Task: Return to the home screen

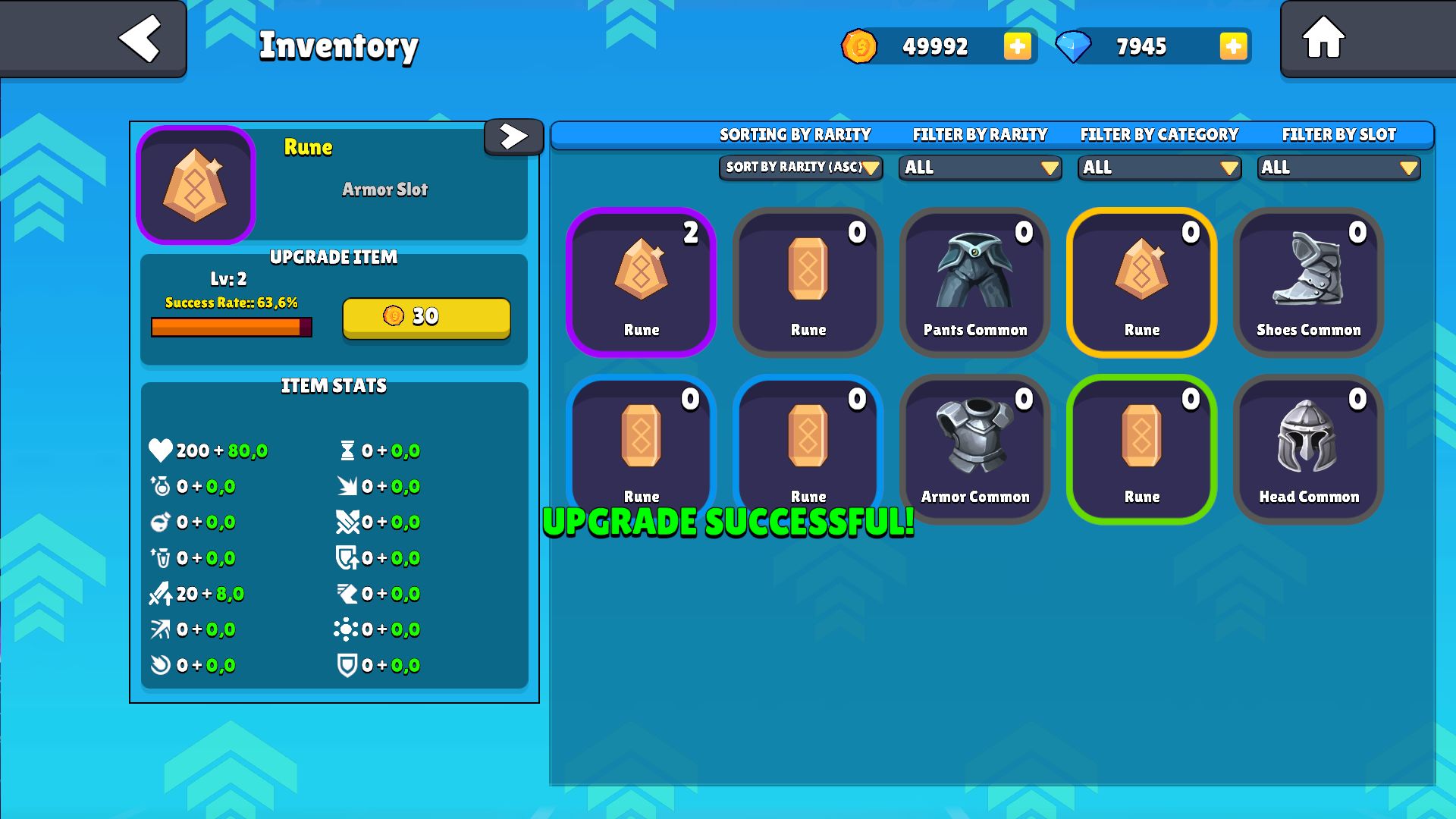Action: click(1323, 38)
